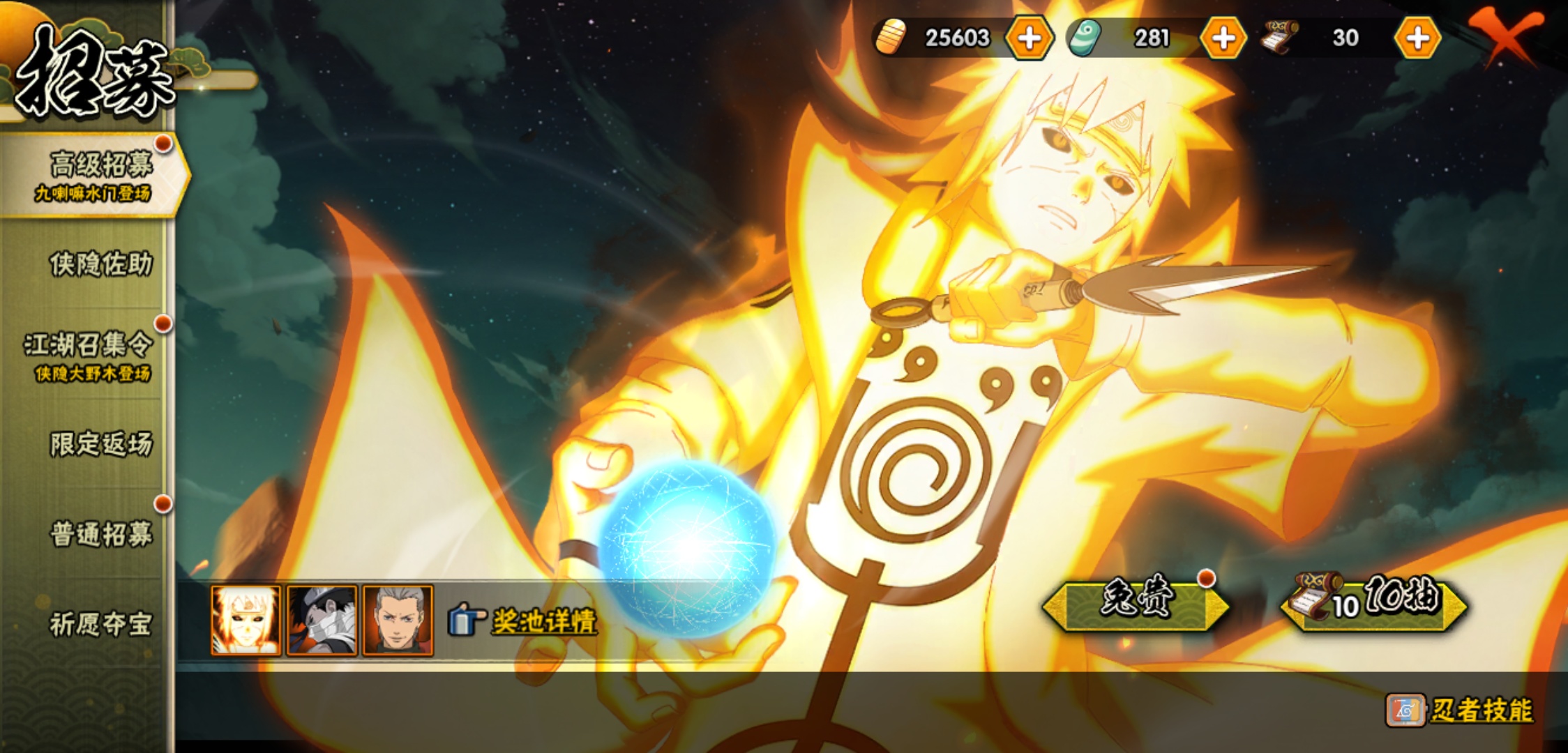Image resolution: width=1568 pixels, height=753 pixels.
Task: View 忍者技能 ninja skills
Action: [x=1461, y=710]
